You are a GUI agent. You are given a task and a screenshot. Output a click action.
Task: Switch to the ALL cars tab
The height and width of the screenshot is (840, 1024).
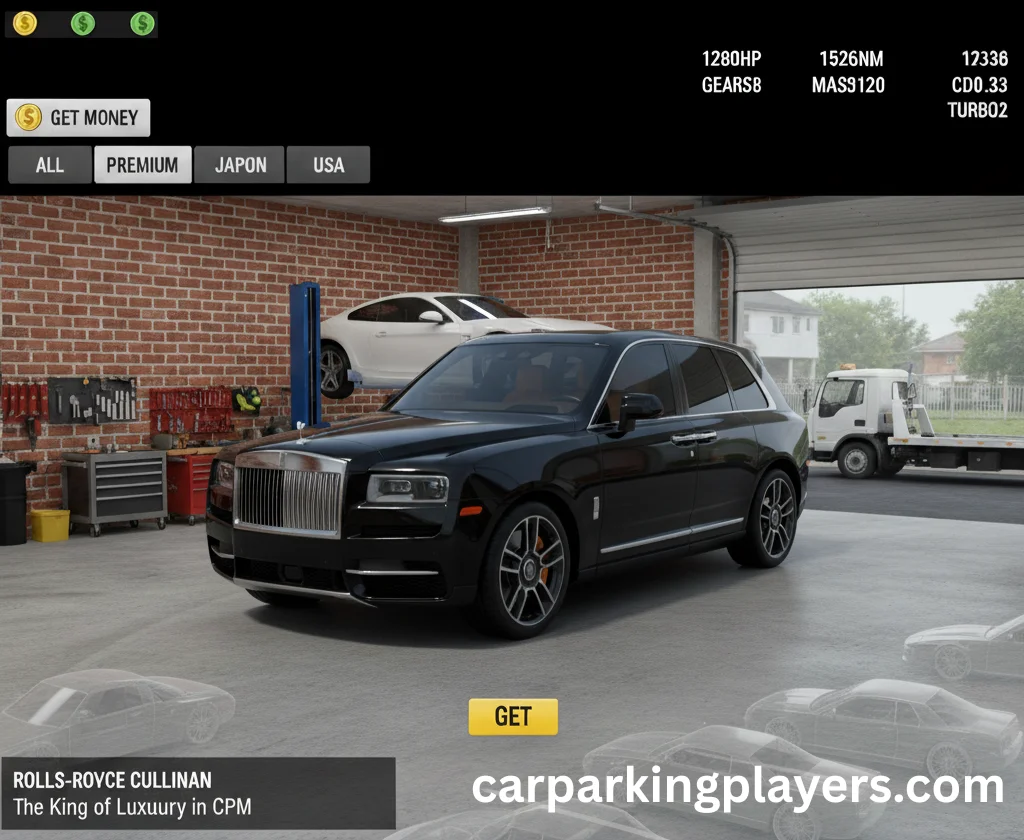(x=50, y=165)
